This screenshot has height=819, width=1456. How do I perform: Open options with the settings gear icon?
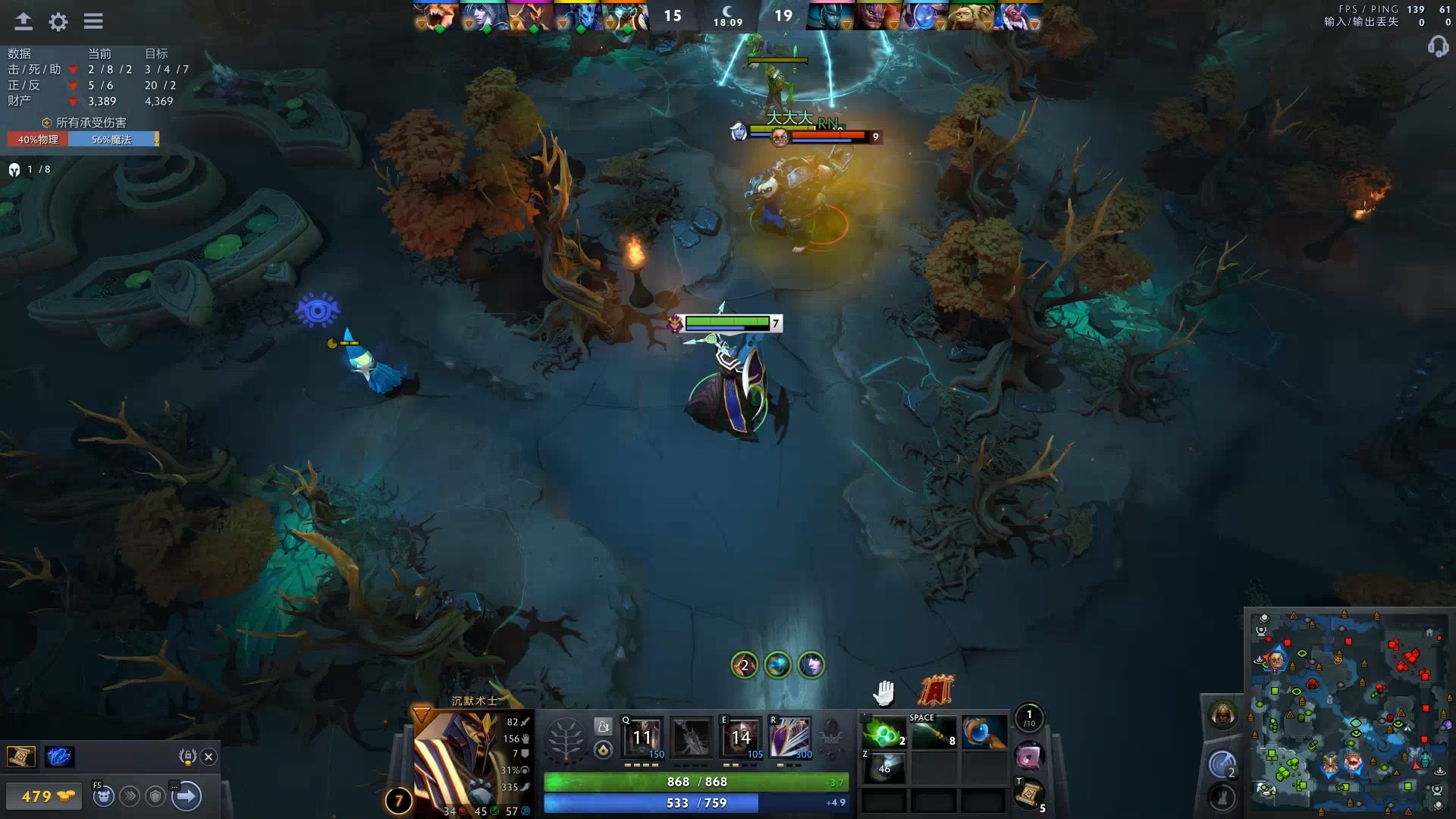(x=58, y=22)
